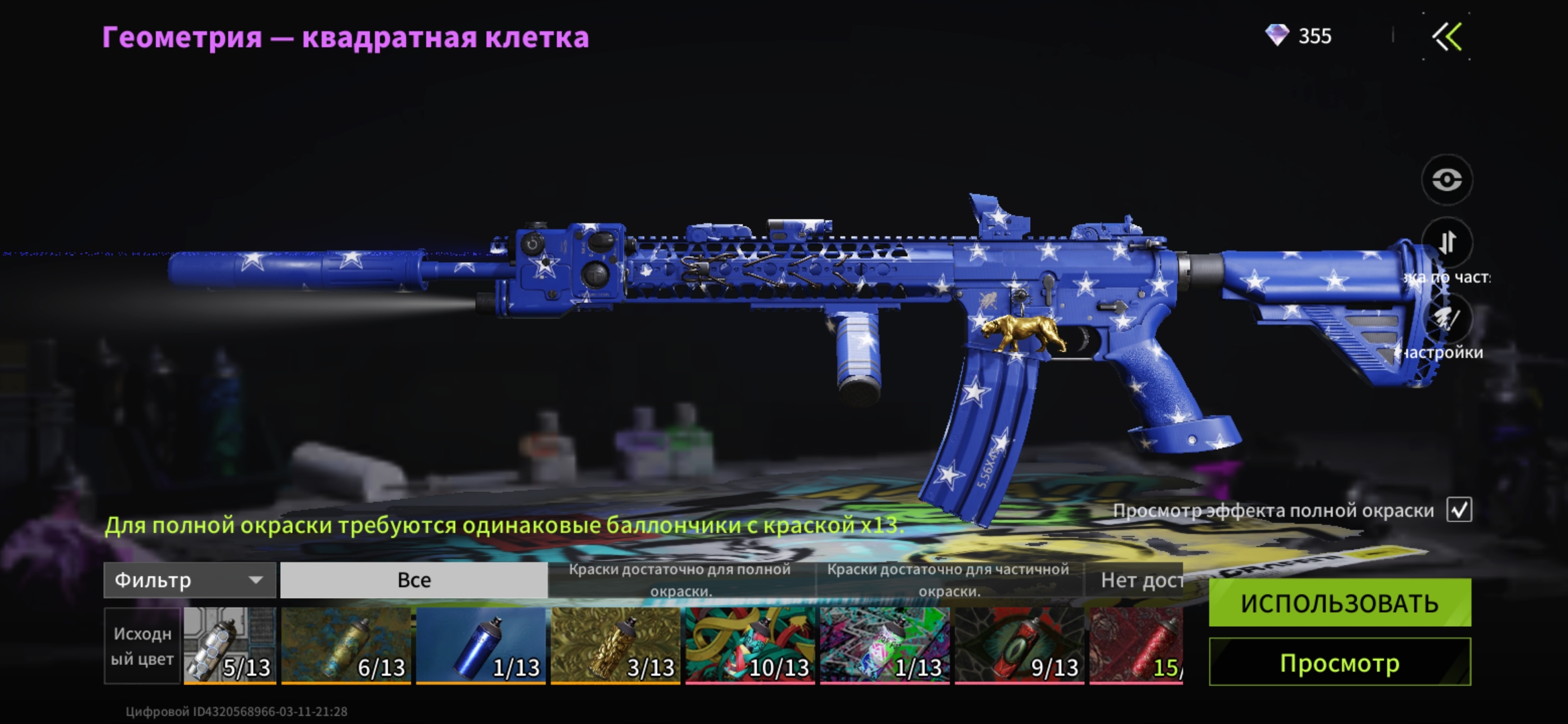Image resolution: width=1568 pixels, height=724 pixels.
Task: Open the paint-by-parts arrows icon
Action: tap(1447, 243)
